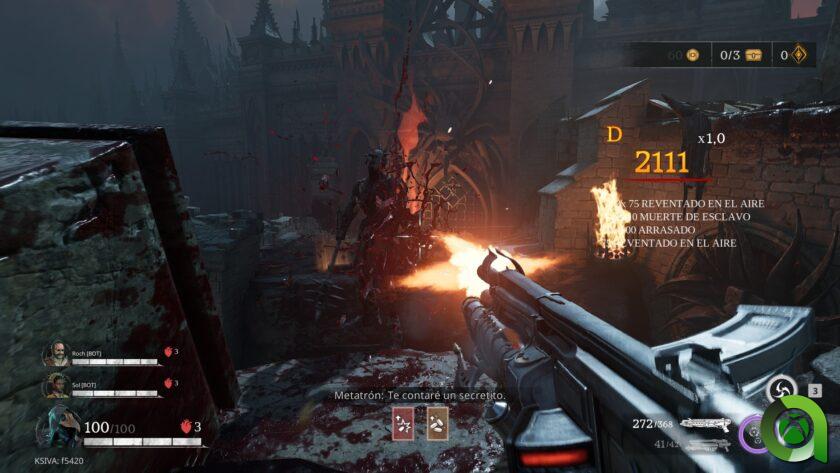Select the brown bullets card

437,424
